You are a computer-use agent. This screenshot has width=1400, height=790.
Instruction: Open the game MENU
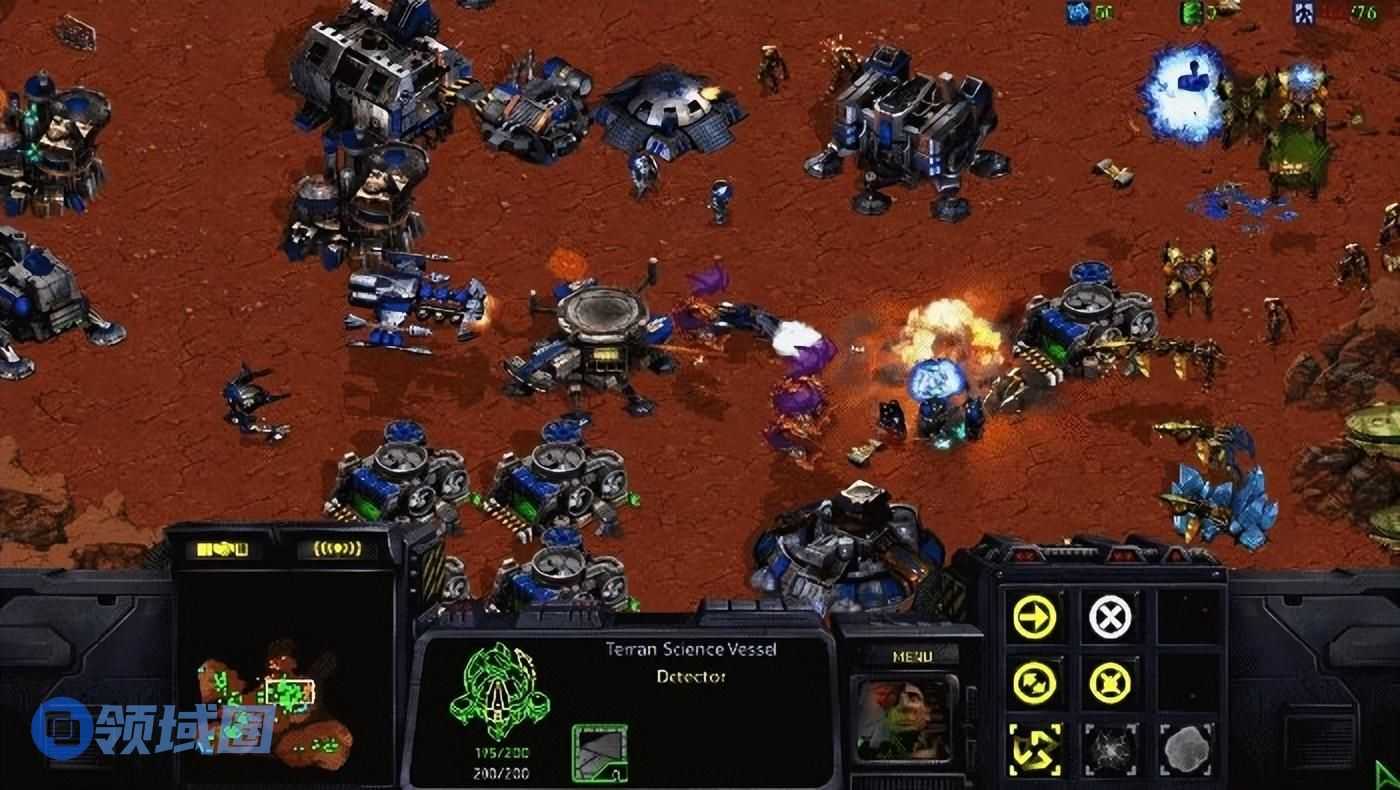pos(911,656)
